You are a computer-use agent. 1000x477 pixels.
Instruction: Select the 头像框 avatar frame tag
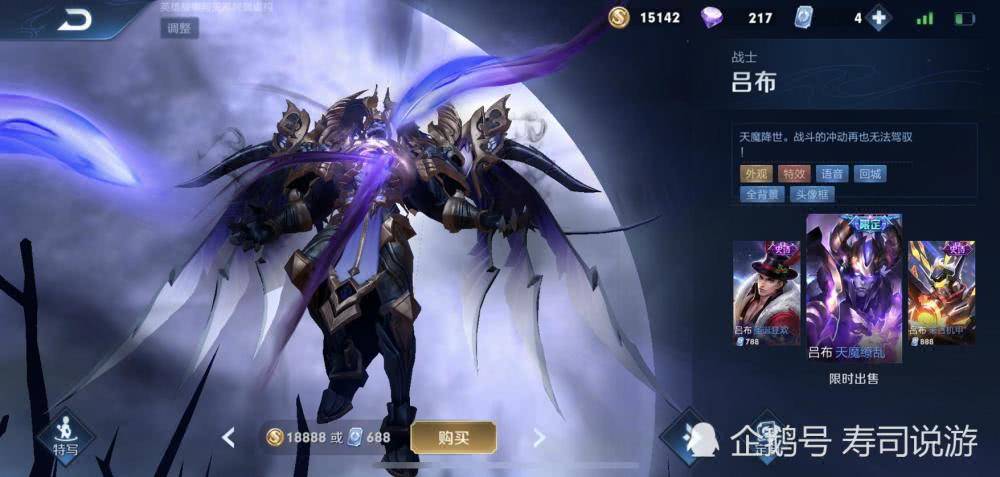pyautogui.click(x=813, y=195)
